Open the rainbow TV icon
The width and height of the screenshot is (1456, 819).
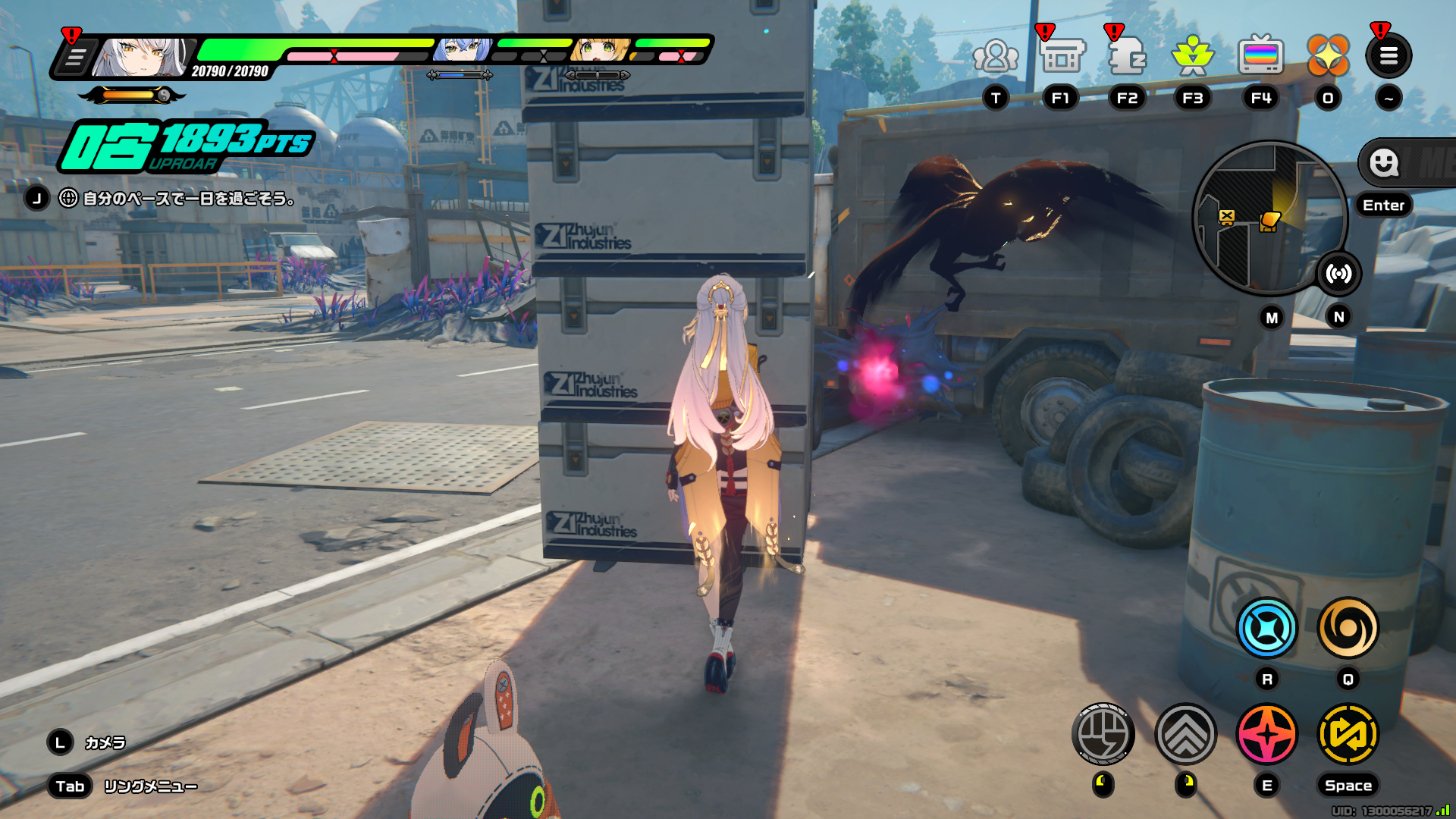[1260, 57]
